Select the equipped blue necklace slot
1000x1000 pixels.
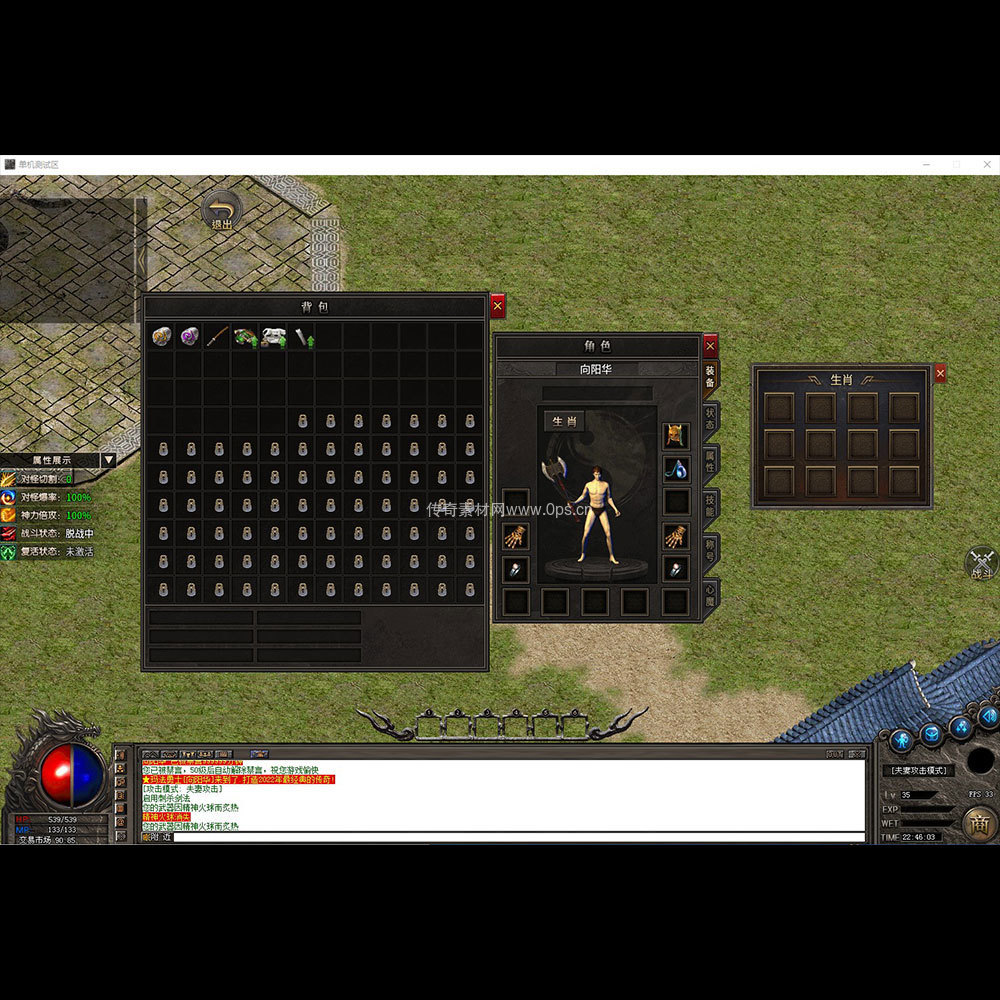point(676,469)
